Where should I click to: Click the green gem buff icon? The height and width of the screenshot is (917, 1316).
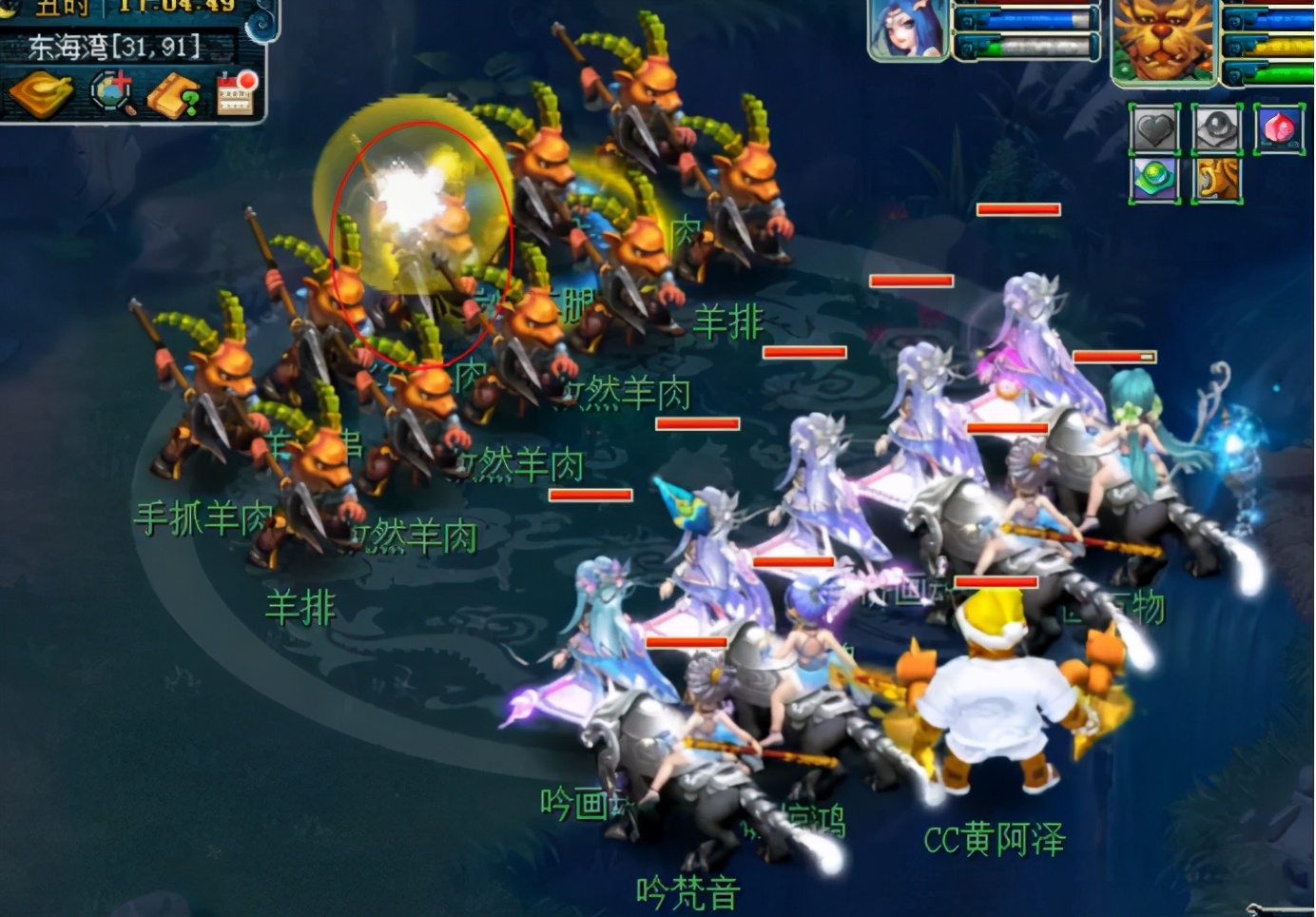click(1154, 179)
